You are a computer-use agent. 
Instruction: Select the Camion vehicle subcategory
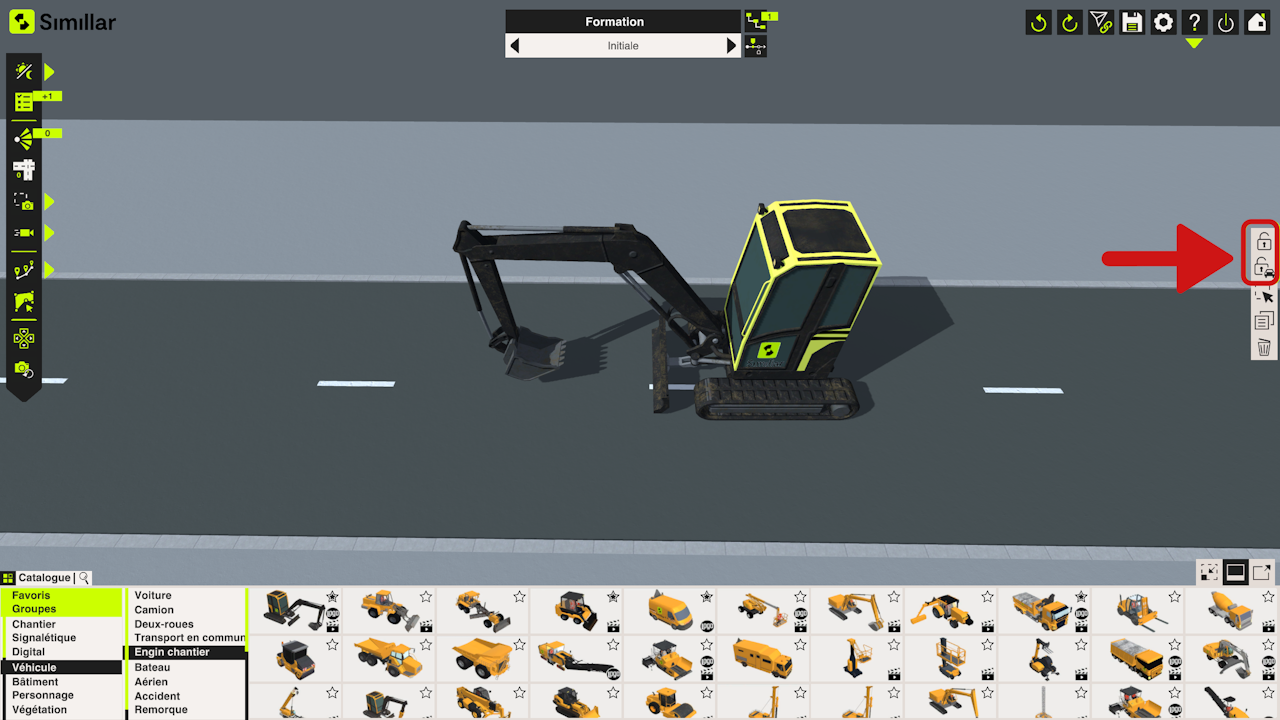[154, 610]
